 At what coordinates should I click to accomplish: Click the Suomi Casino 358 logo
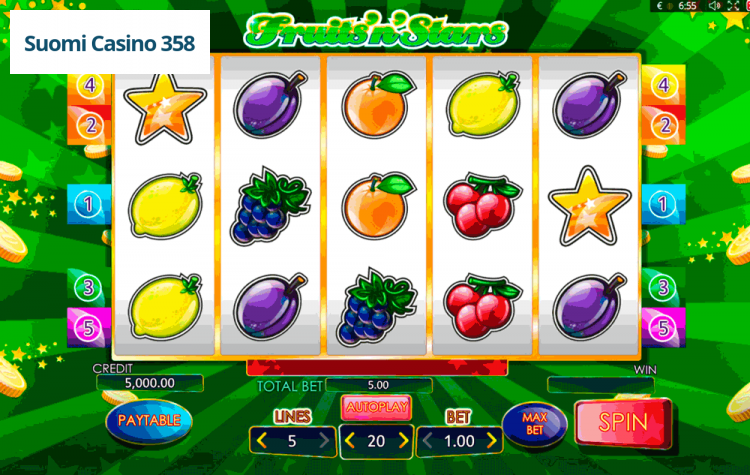[110, 44]
